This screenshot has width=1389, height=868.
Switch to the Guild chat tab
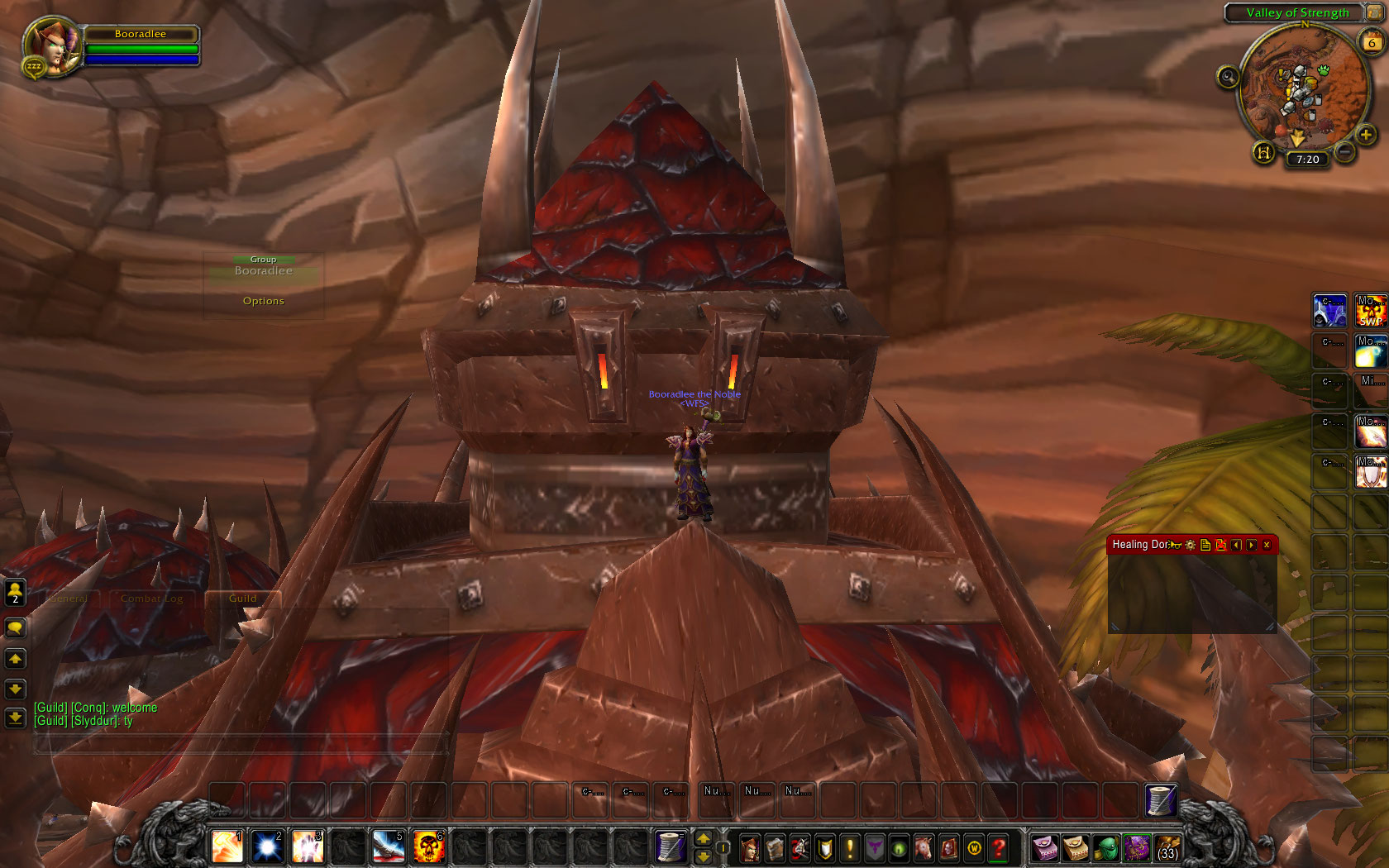[x=242, y=599]
